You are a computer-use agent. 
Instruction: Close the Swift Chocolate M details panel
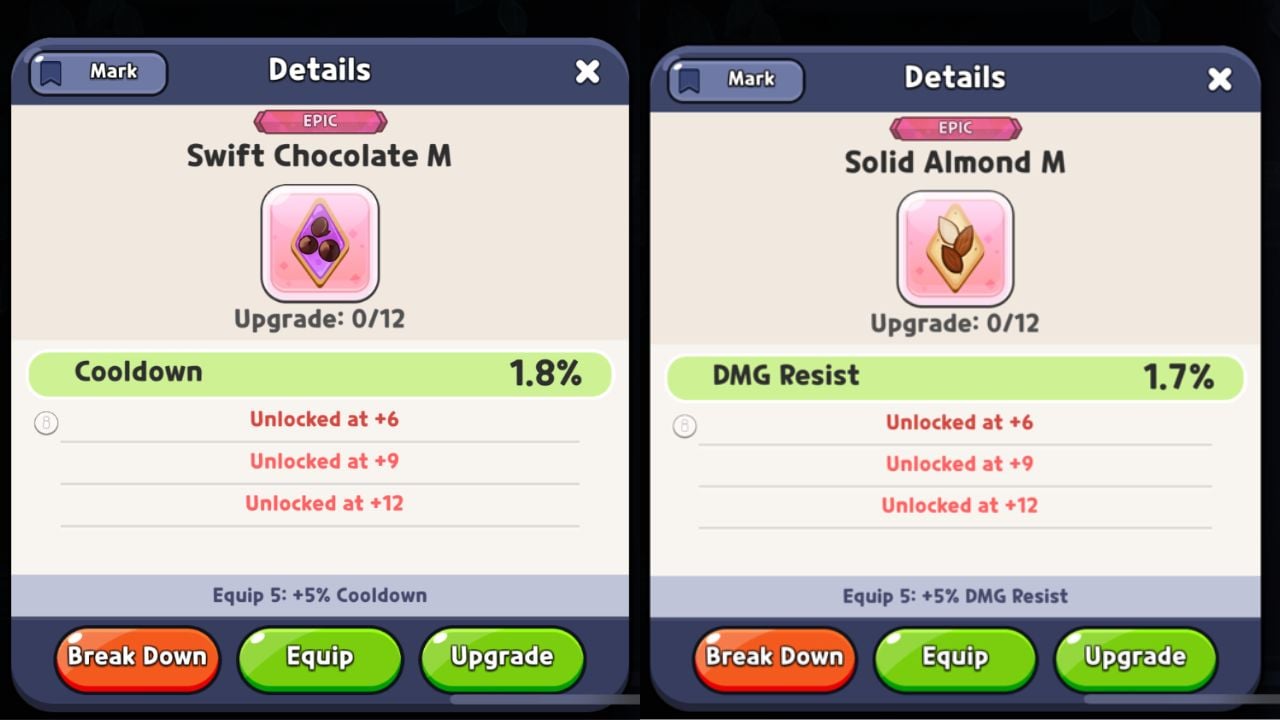[x=588, y=71]
